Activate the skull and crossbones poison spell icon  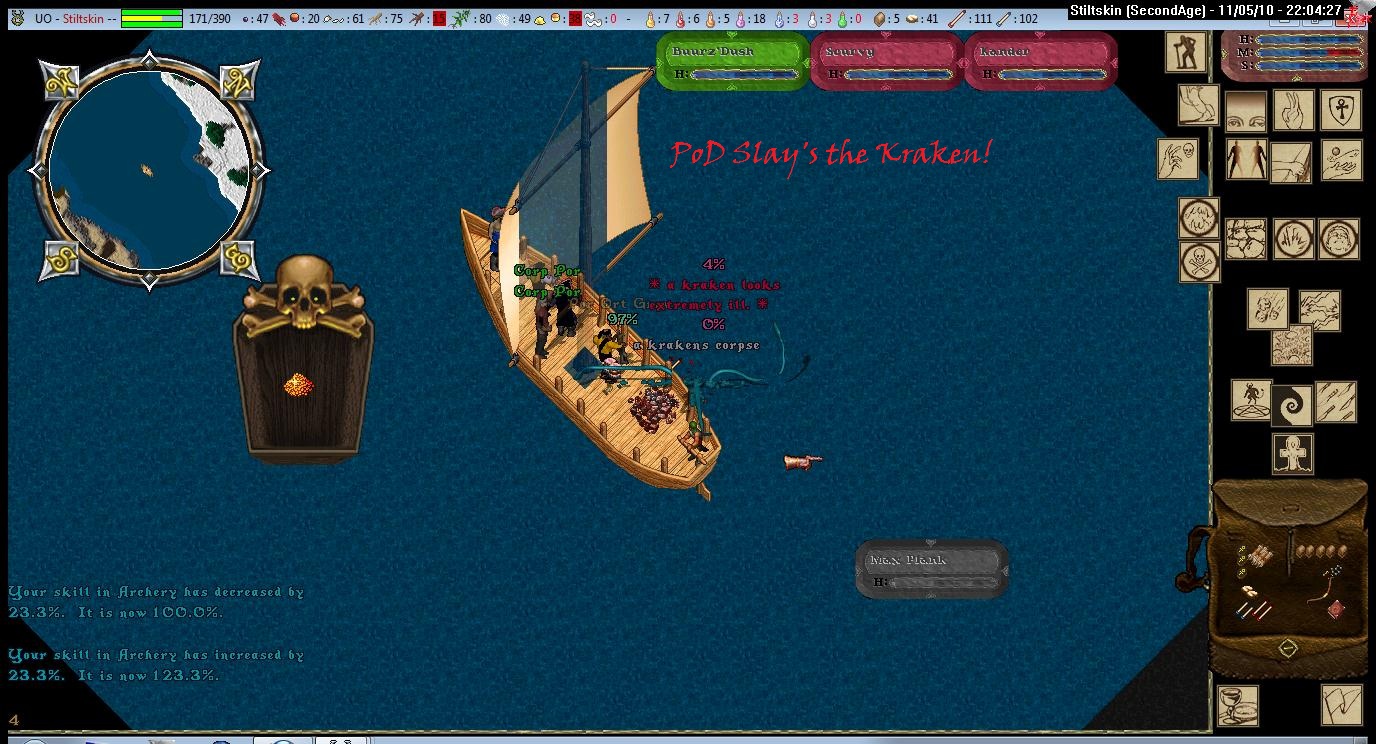(x=1198, y=261)
